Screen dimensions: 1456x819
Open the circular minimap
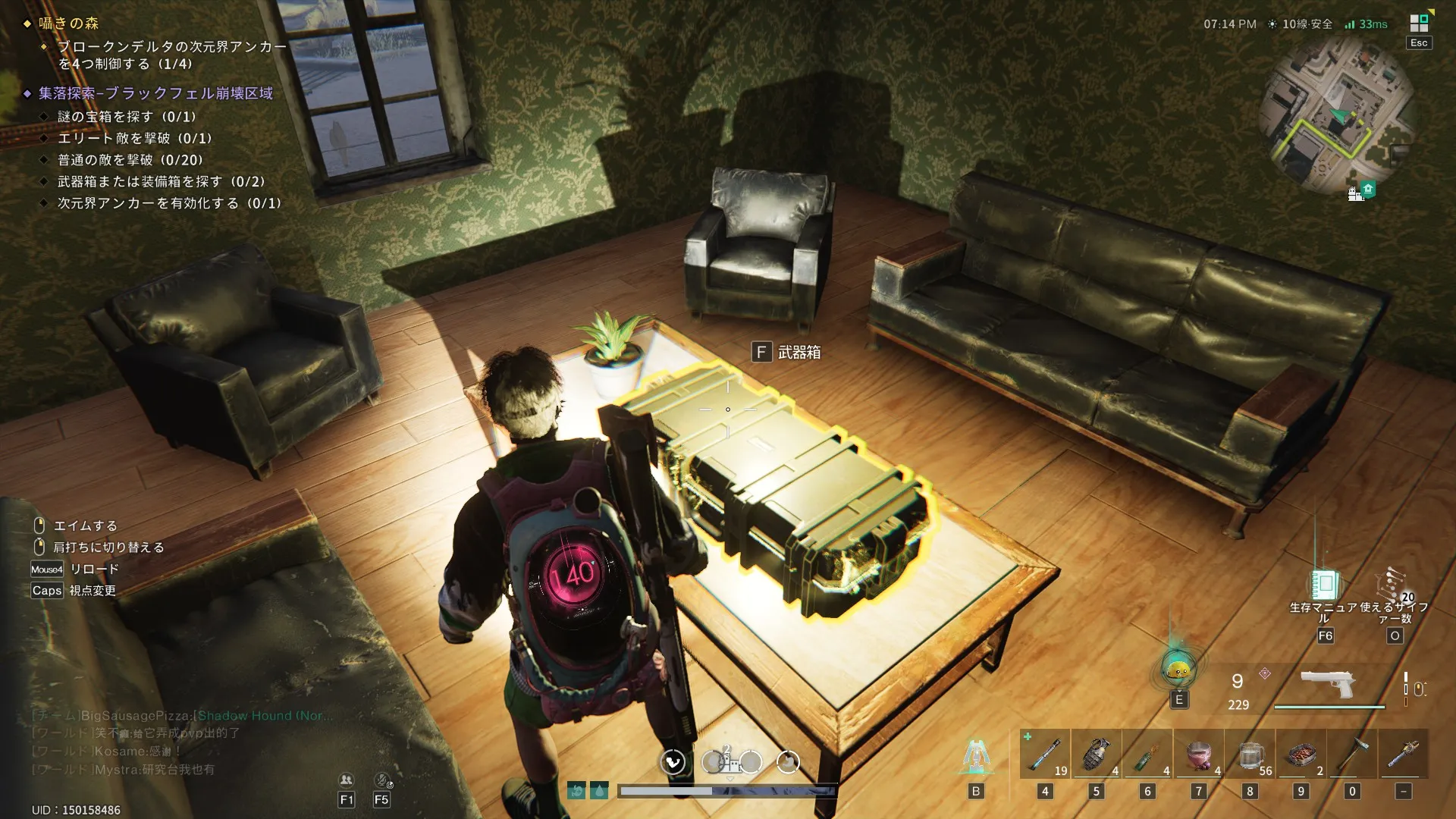tap(1336, 115)
